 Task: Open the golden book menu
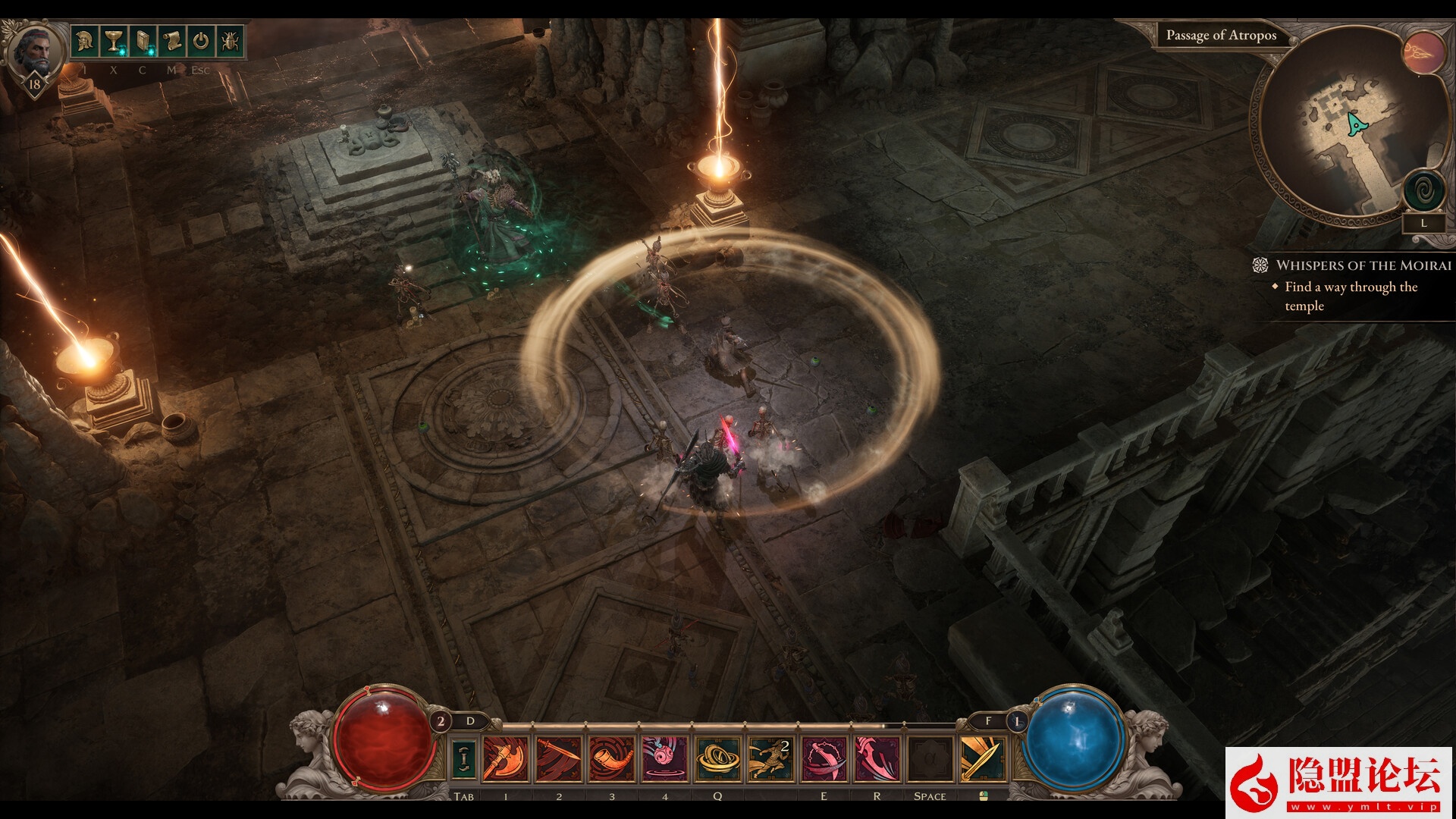143,41
